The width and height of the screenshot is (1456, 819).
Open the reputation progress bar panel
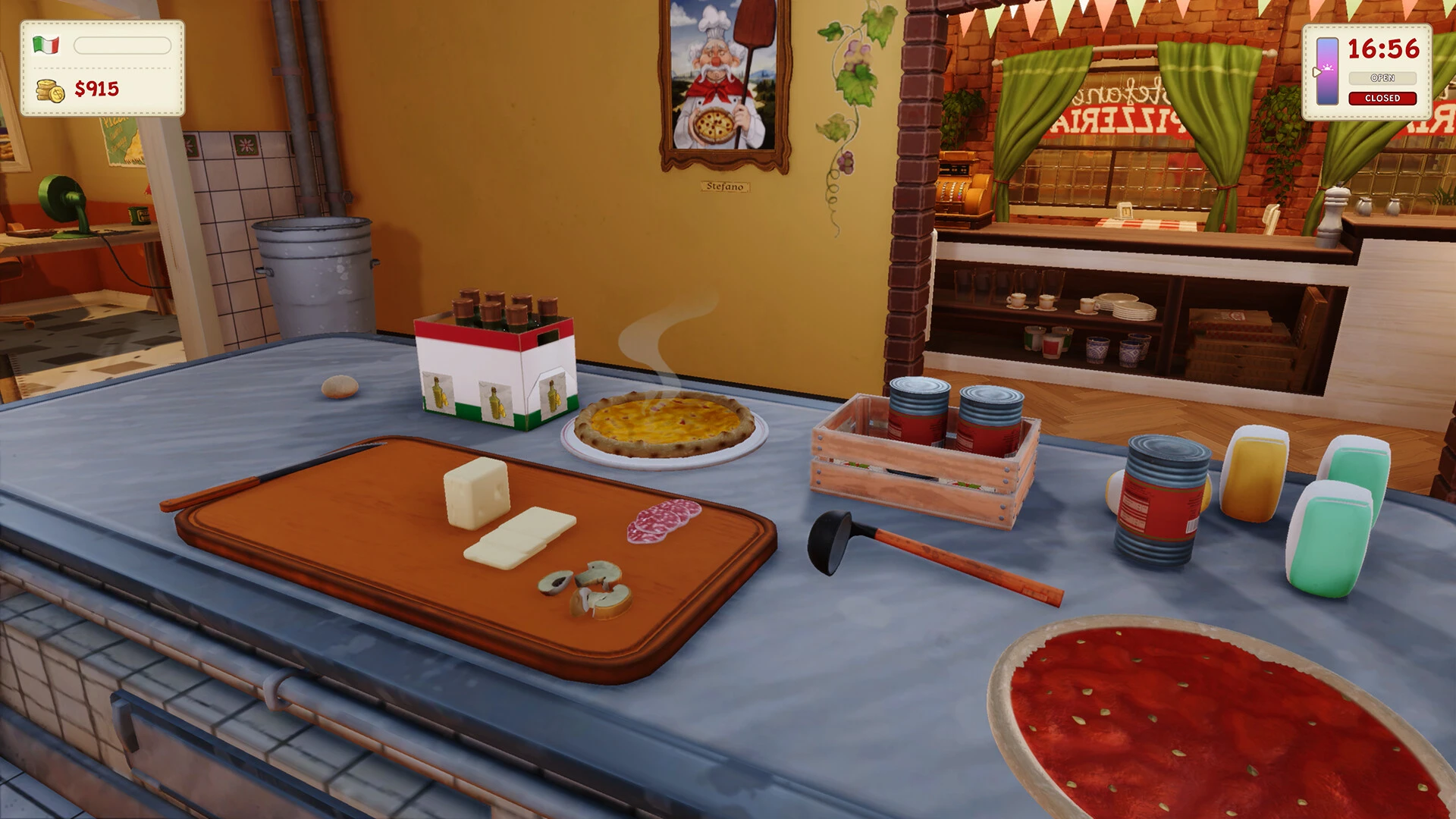(121, 45)
